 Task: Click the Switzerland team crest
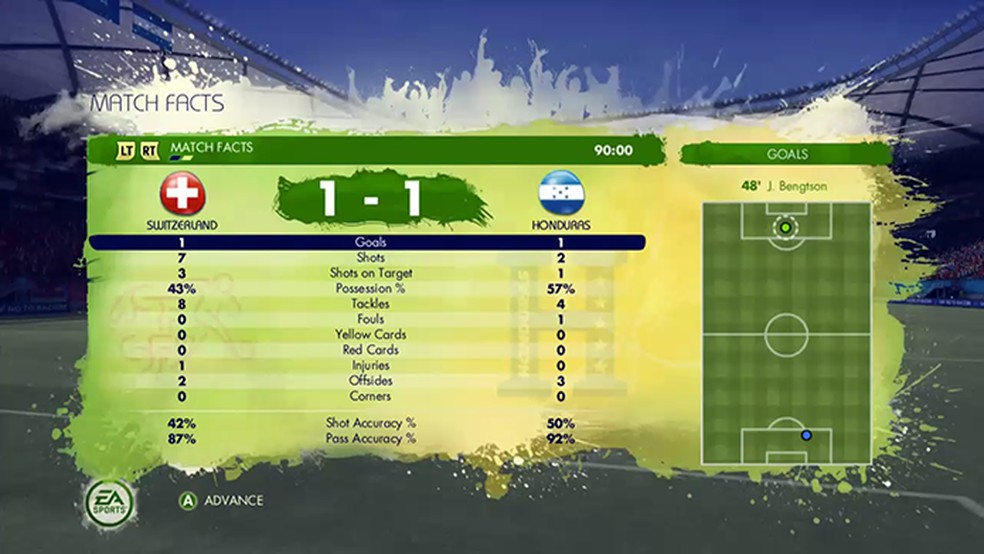tap(183, 193)
